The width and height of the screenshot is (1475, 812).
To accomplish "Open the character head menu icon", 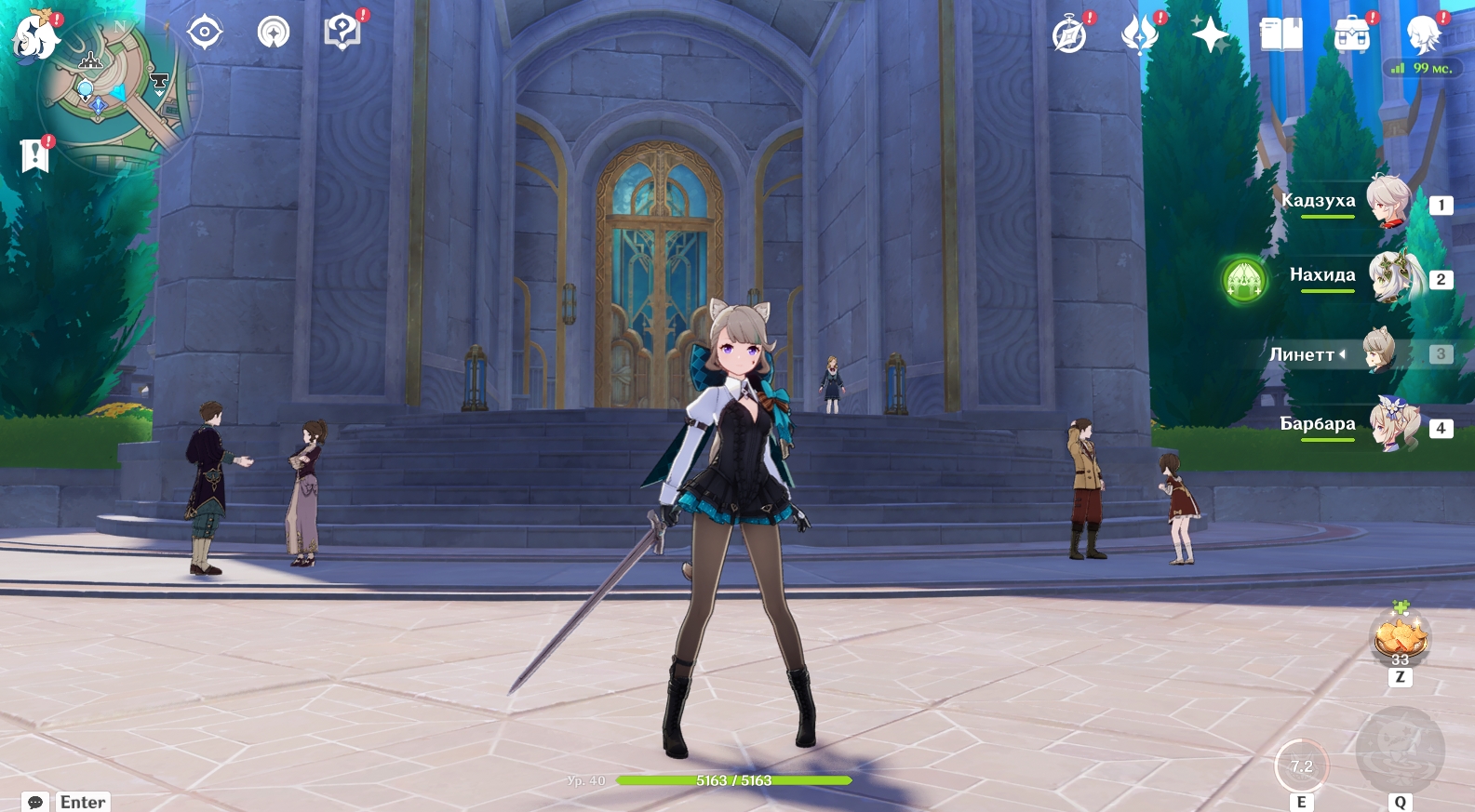I will tap(1423, 35).
